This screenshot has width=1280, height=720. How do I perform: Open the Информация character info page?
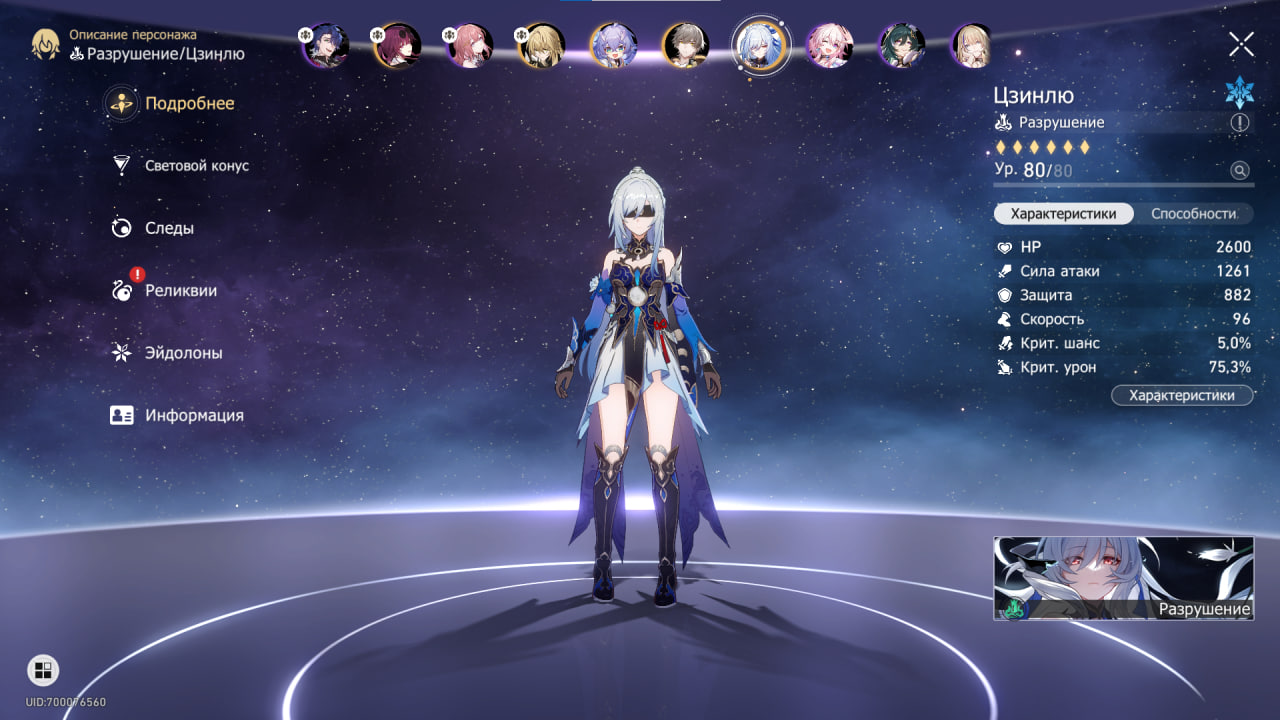(x=193, y=415)
